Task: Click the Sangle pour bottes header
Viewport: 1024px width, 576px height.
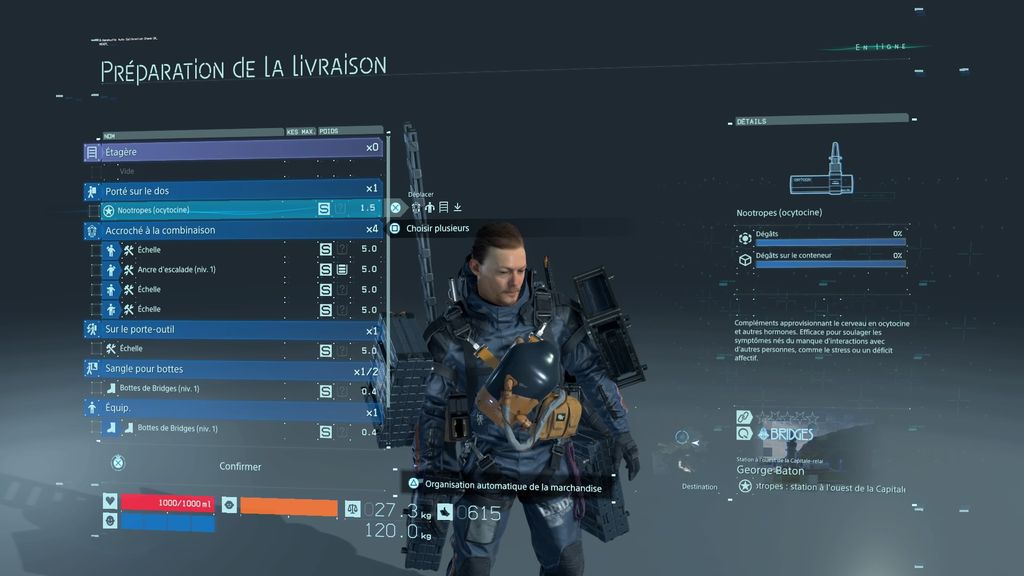Action: 232,369
